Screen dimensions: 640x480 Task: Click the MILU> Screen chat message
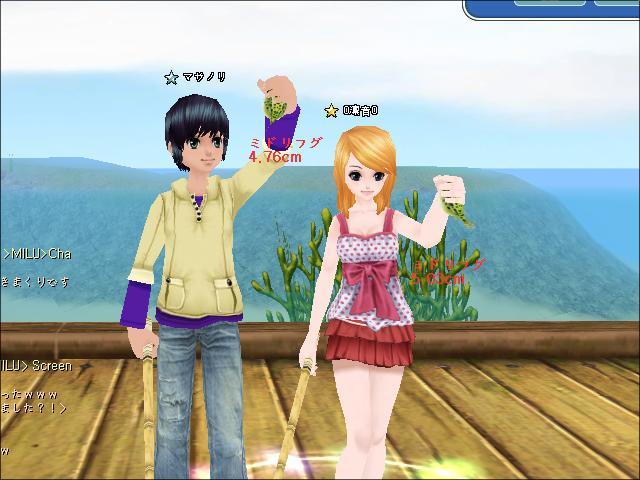tap(37, 366)
